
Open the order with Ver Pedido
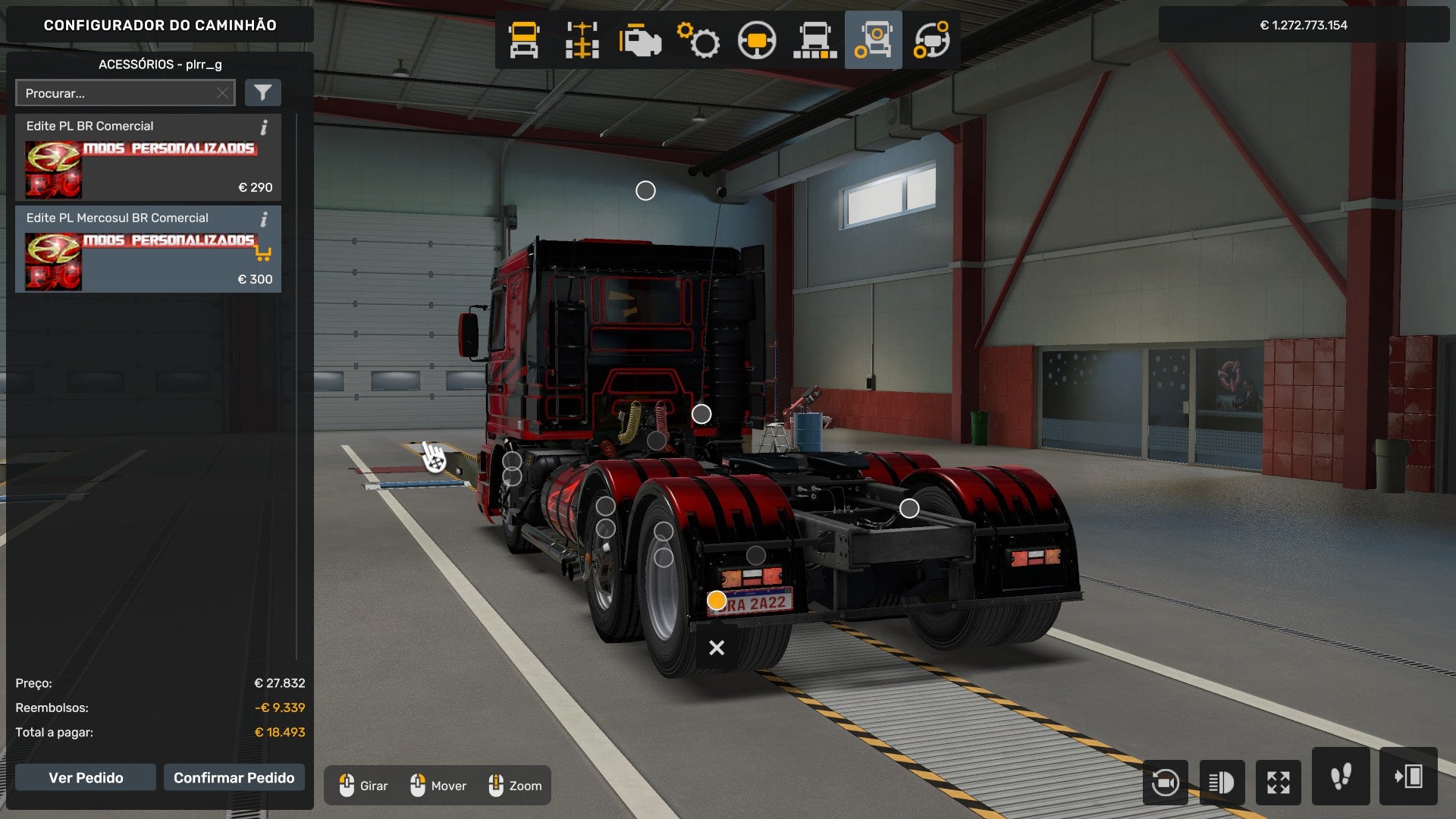86,777
